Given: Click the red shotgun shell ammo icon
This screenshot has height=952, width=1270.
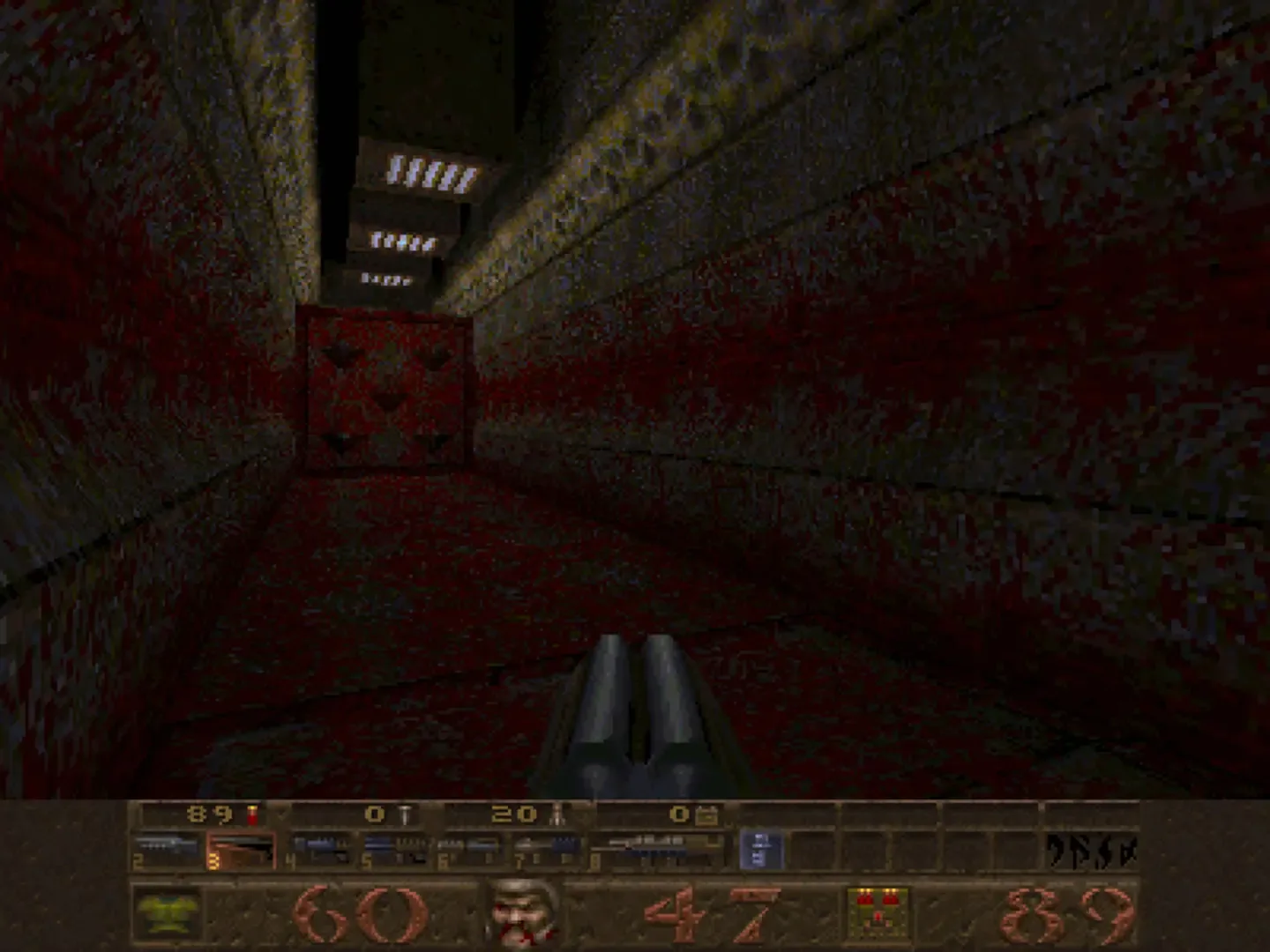Looking at the screenshot, I should (251, 815).
